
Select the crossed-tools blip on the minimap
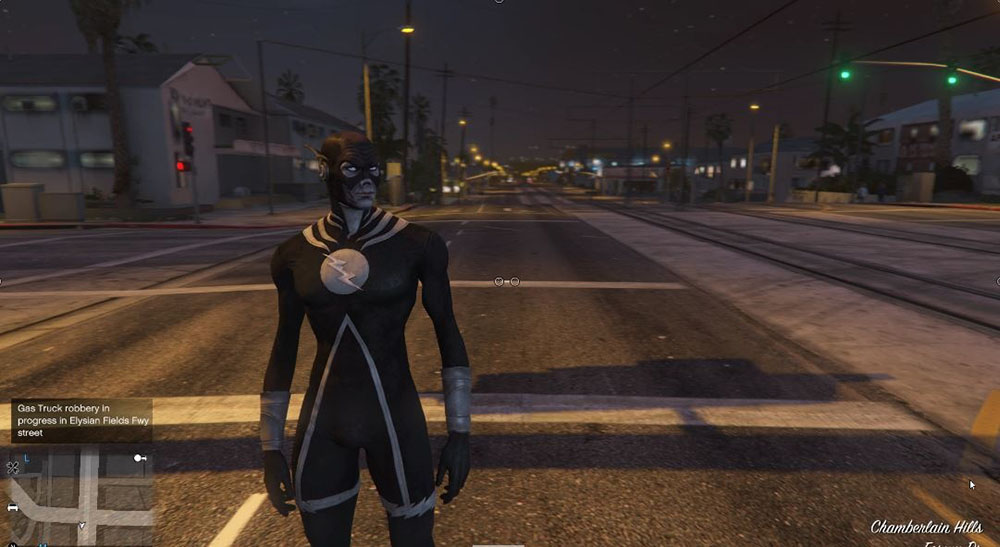pyautogui.click(x=13, y=467)
